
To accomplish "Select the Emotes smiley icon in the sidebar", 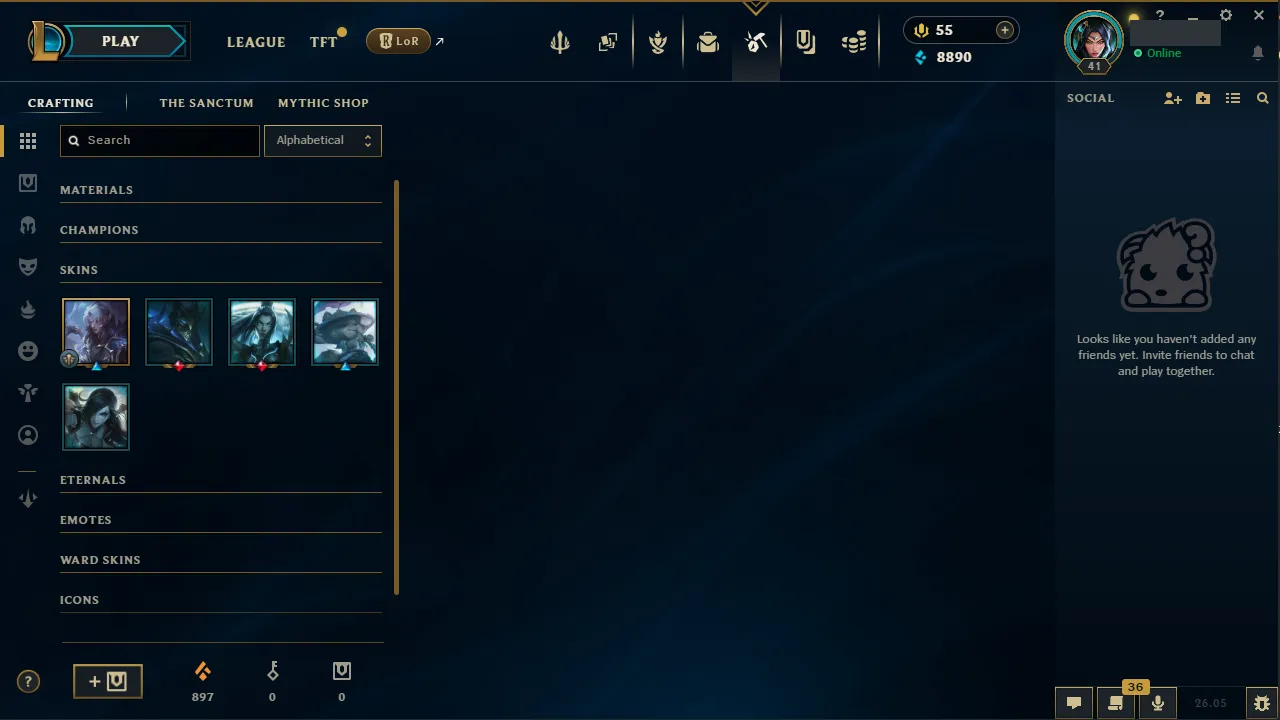I will [28, 351].
